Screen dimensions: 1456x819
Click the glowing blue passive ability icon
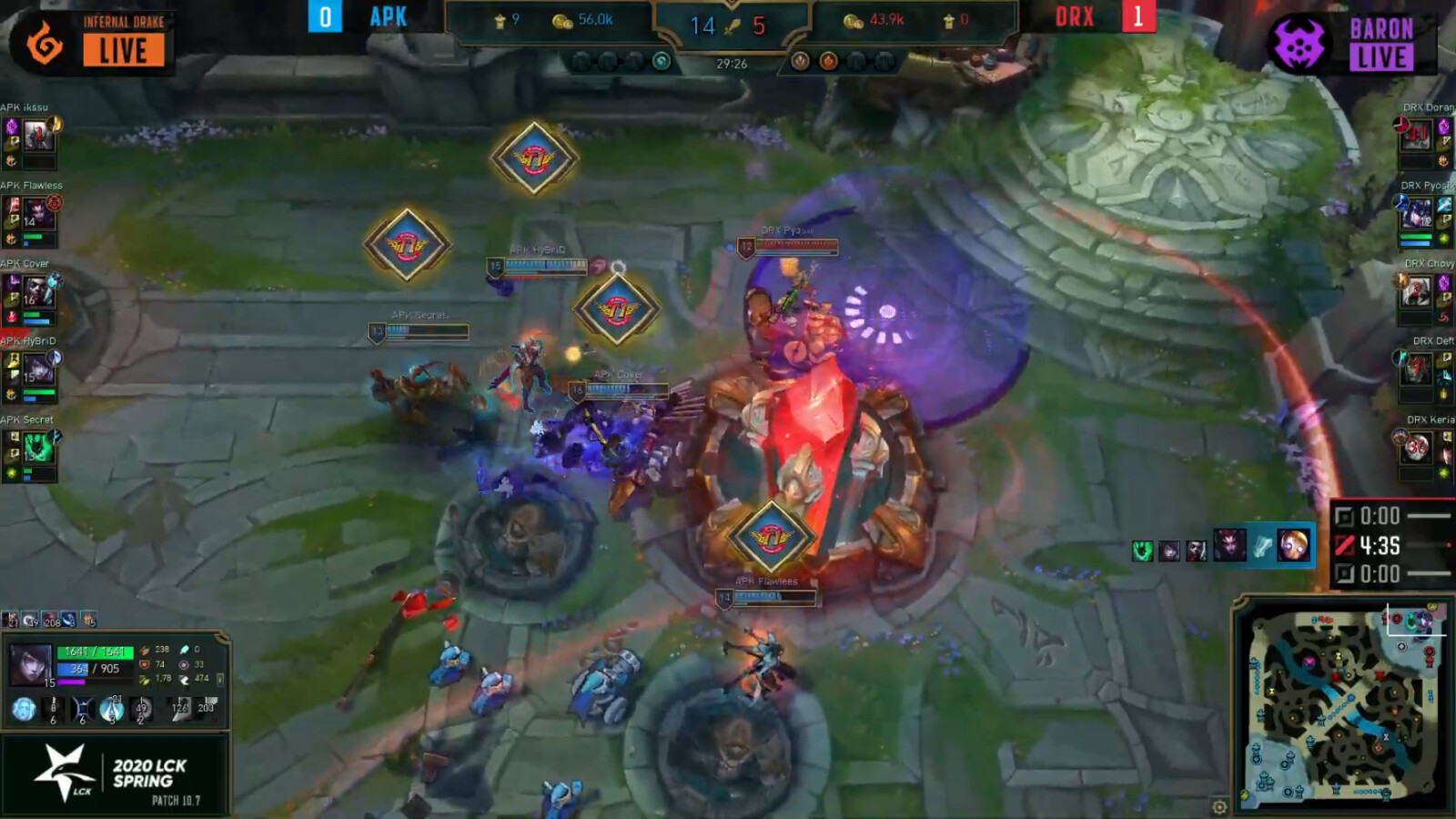pyautogui.click(x=25, y=709)
